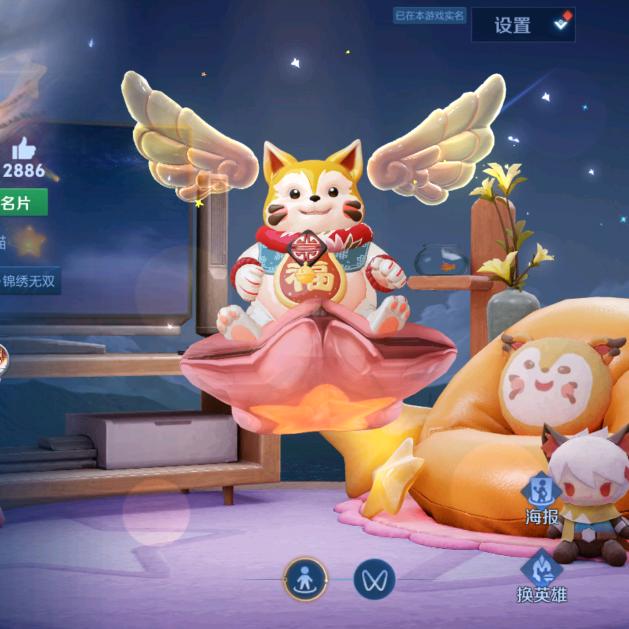The height and width of the screenshot is (629, 629).
Task: Click the gold star badge icon
Action: tap(31, 241)
